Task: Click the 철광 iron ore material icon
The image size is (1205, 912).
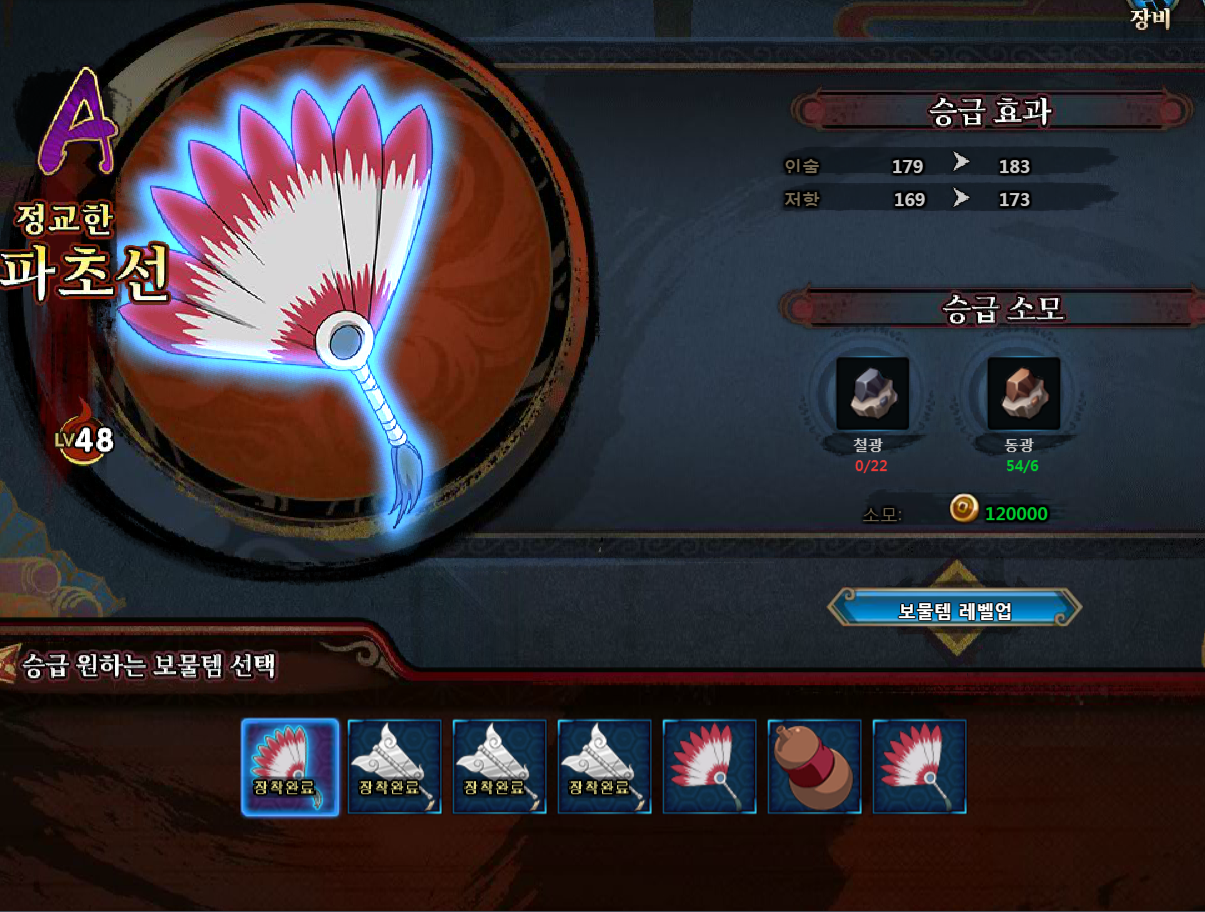Action: (872, 394)
